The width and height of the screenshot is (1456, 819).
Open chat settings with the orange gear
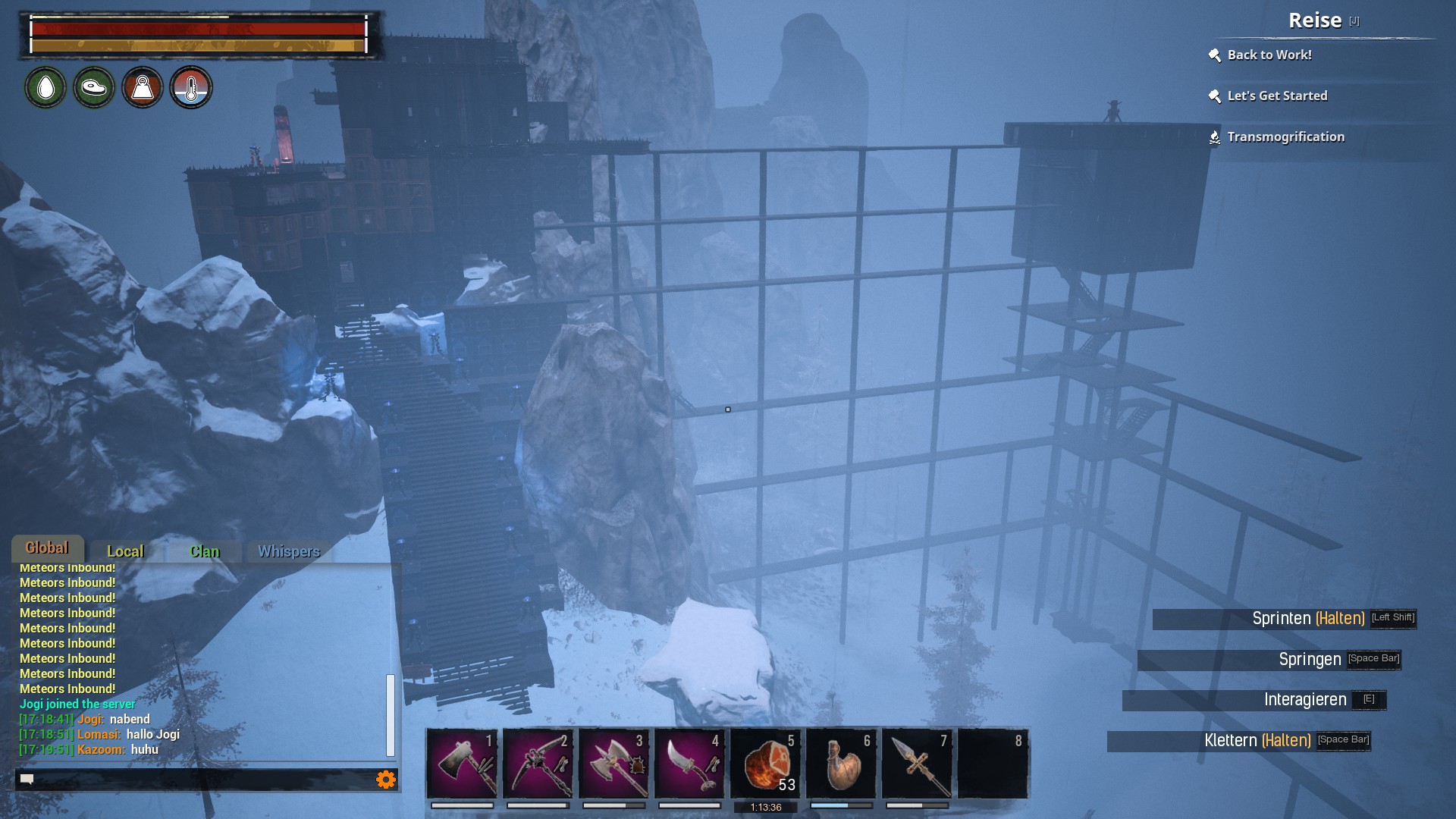[386, 780]
